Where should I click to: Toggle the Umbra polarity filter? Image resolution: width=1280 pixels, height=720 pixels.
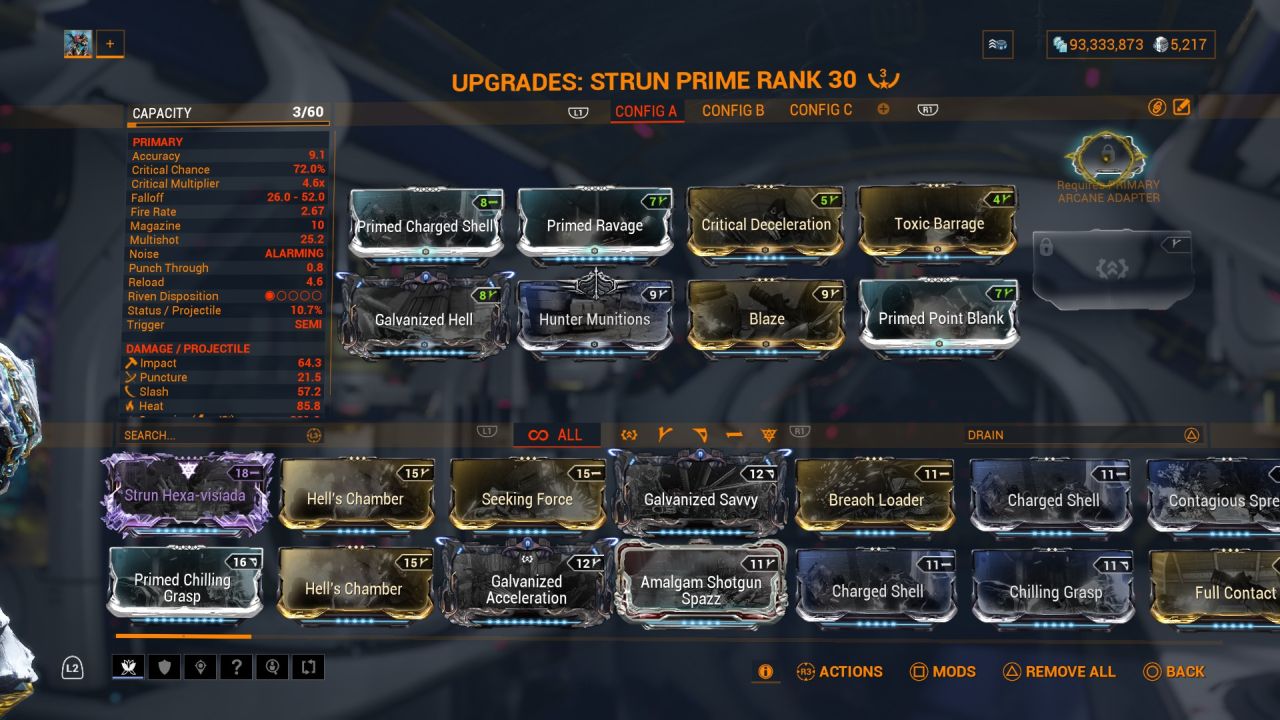pos(769,434)
